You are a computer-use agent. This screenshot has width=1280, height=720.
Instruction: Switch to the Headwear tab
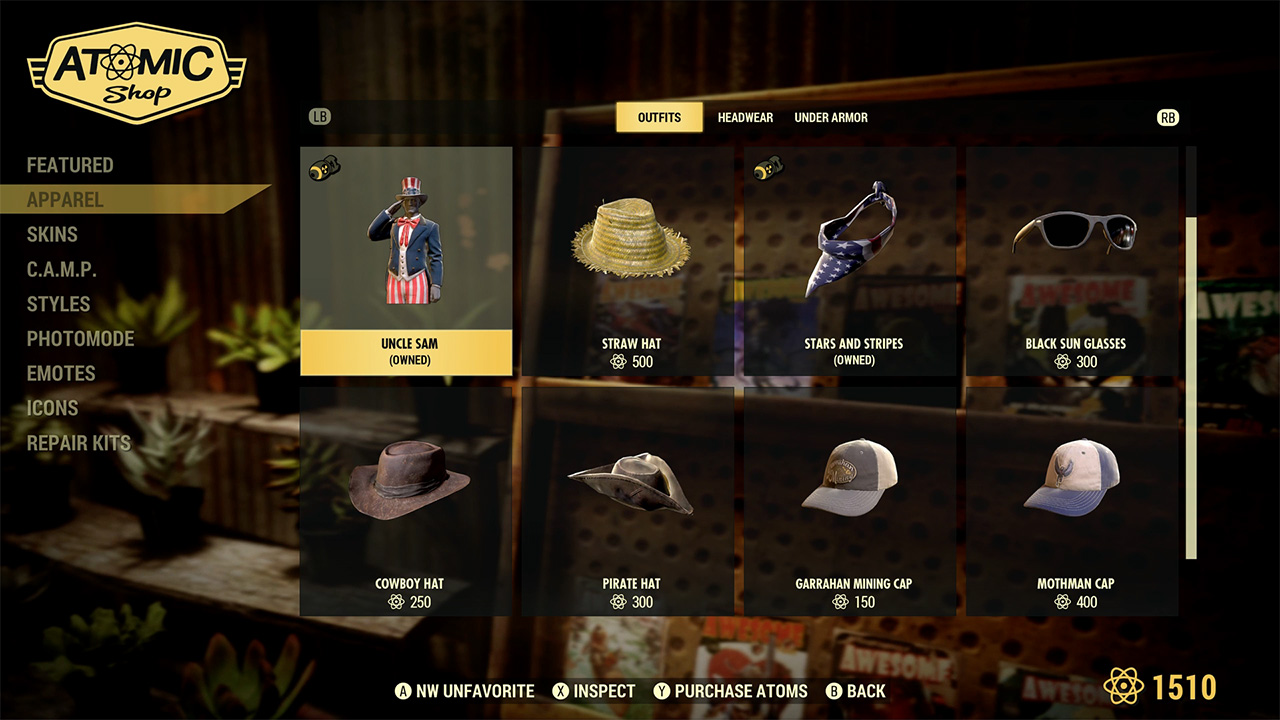point(745,117)
